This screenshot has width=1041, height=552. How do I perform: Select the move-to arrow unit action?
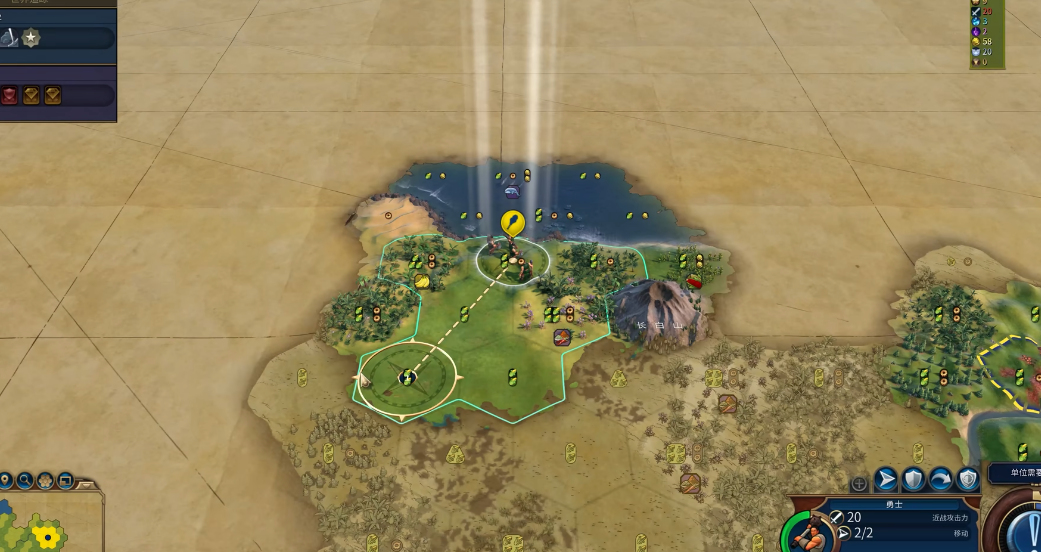[x=886, y=479]
